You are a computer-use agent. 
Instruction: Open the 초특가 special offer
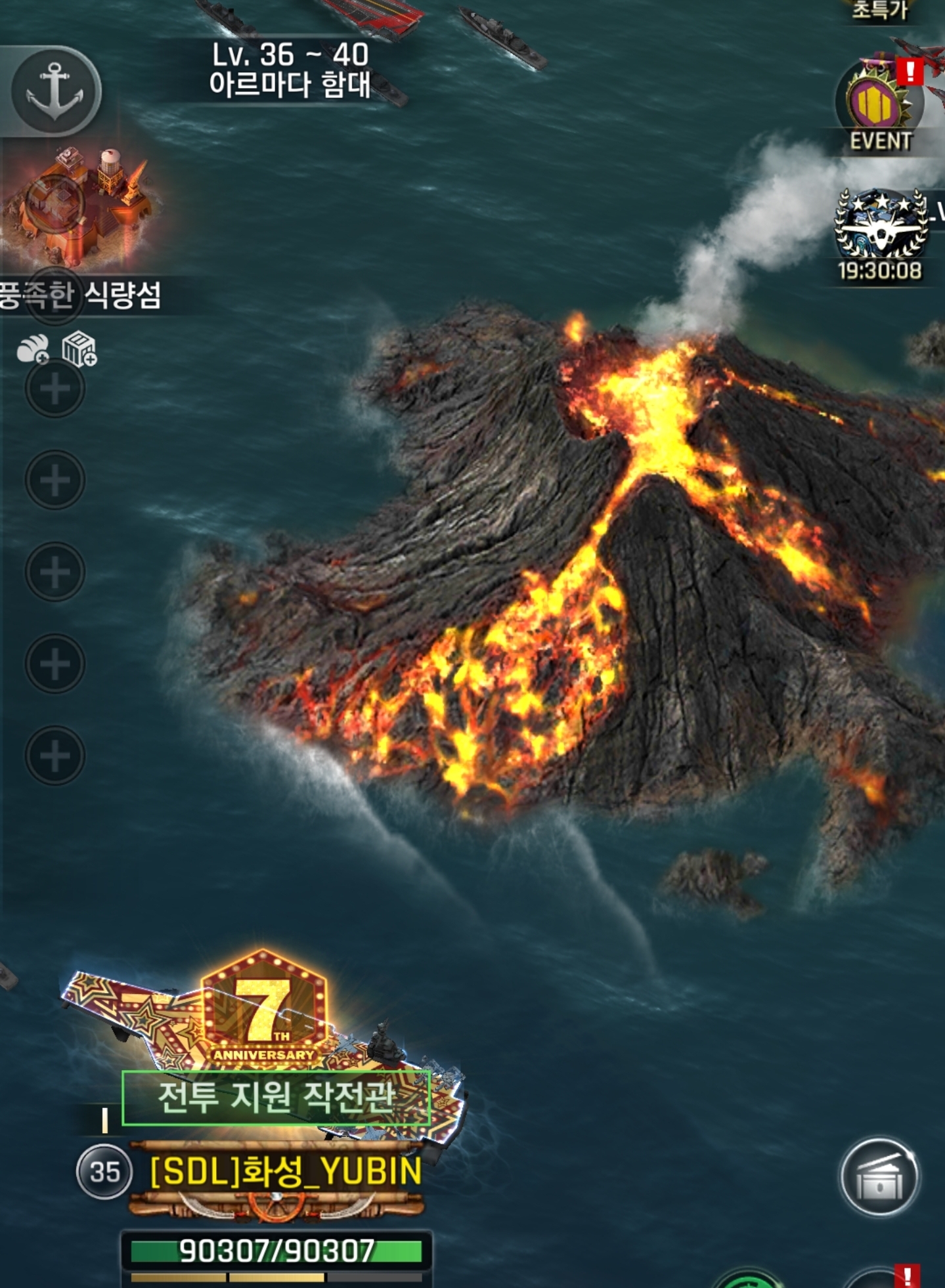(x=880, y=10)
